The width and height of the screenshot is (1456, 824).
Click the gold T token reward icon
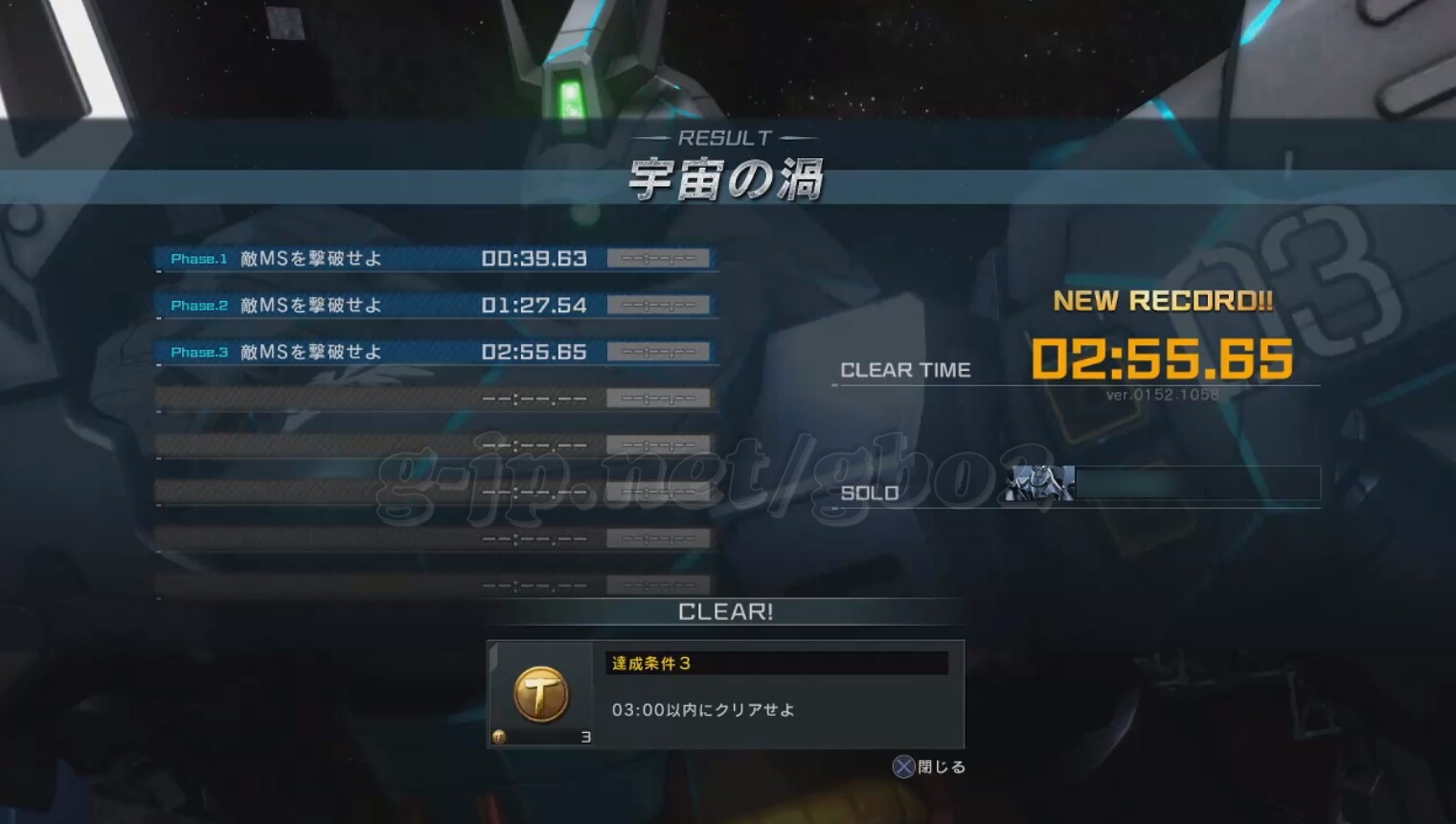[541, 694]
